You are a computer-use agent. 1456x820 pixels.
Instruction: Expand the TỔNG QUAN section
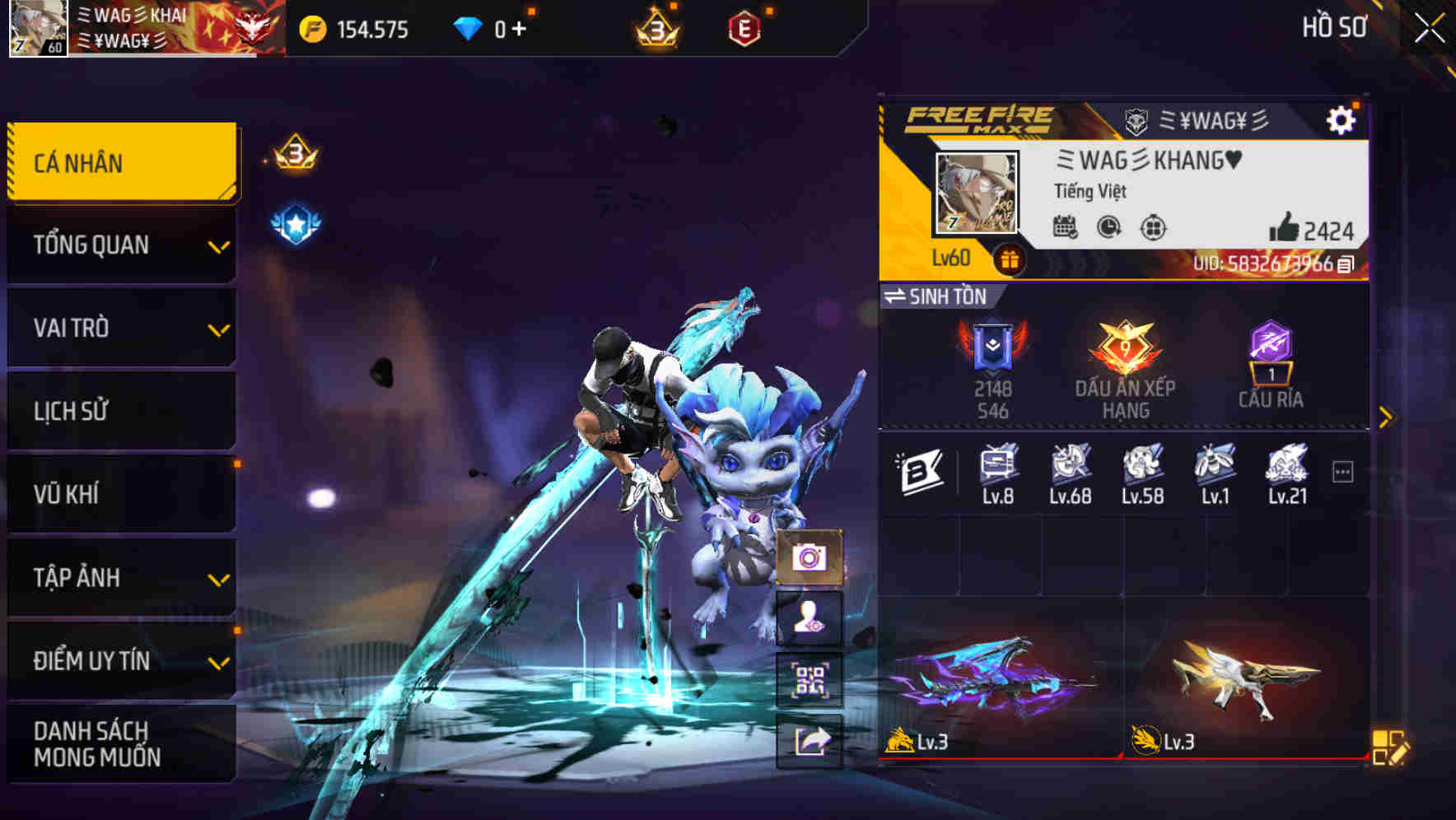(120, 245)
